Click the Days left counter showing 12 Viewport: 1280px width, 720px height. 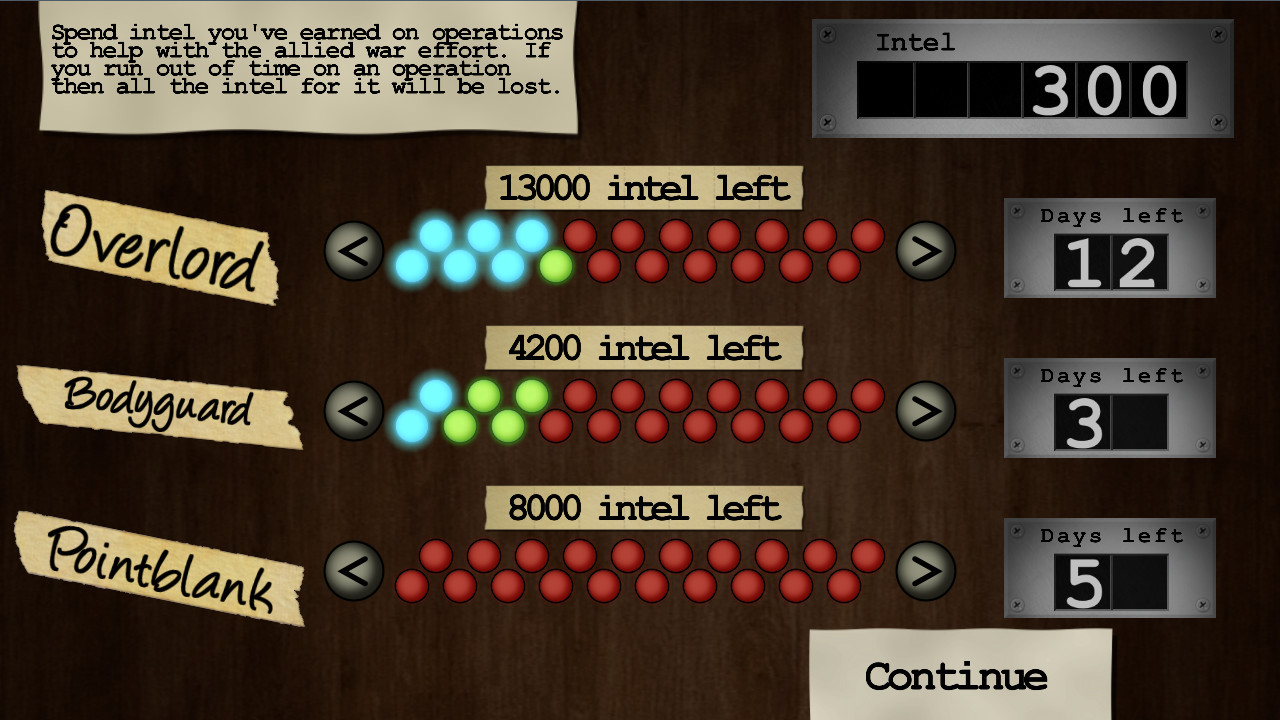tap(1108, 248)
